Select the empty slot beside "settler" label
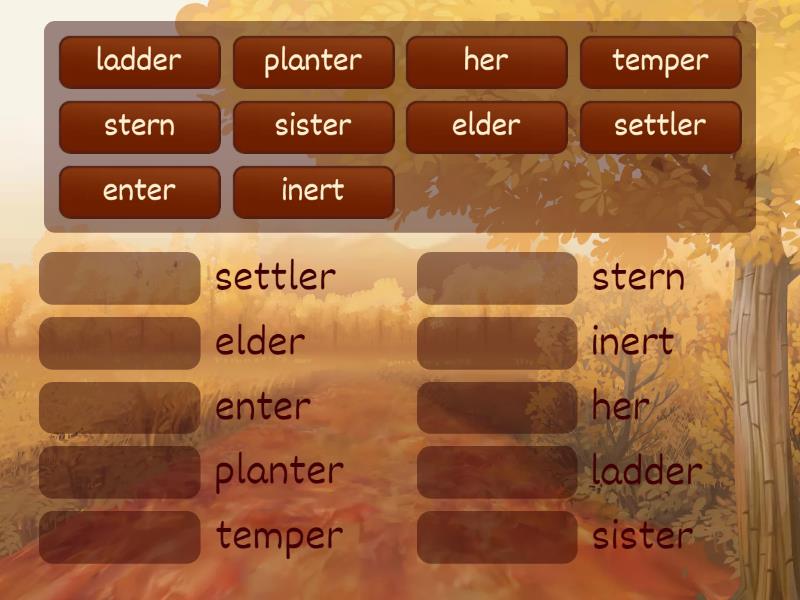This screenshot has height=600, width=800. [120, 279]
